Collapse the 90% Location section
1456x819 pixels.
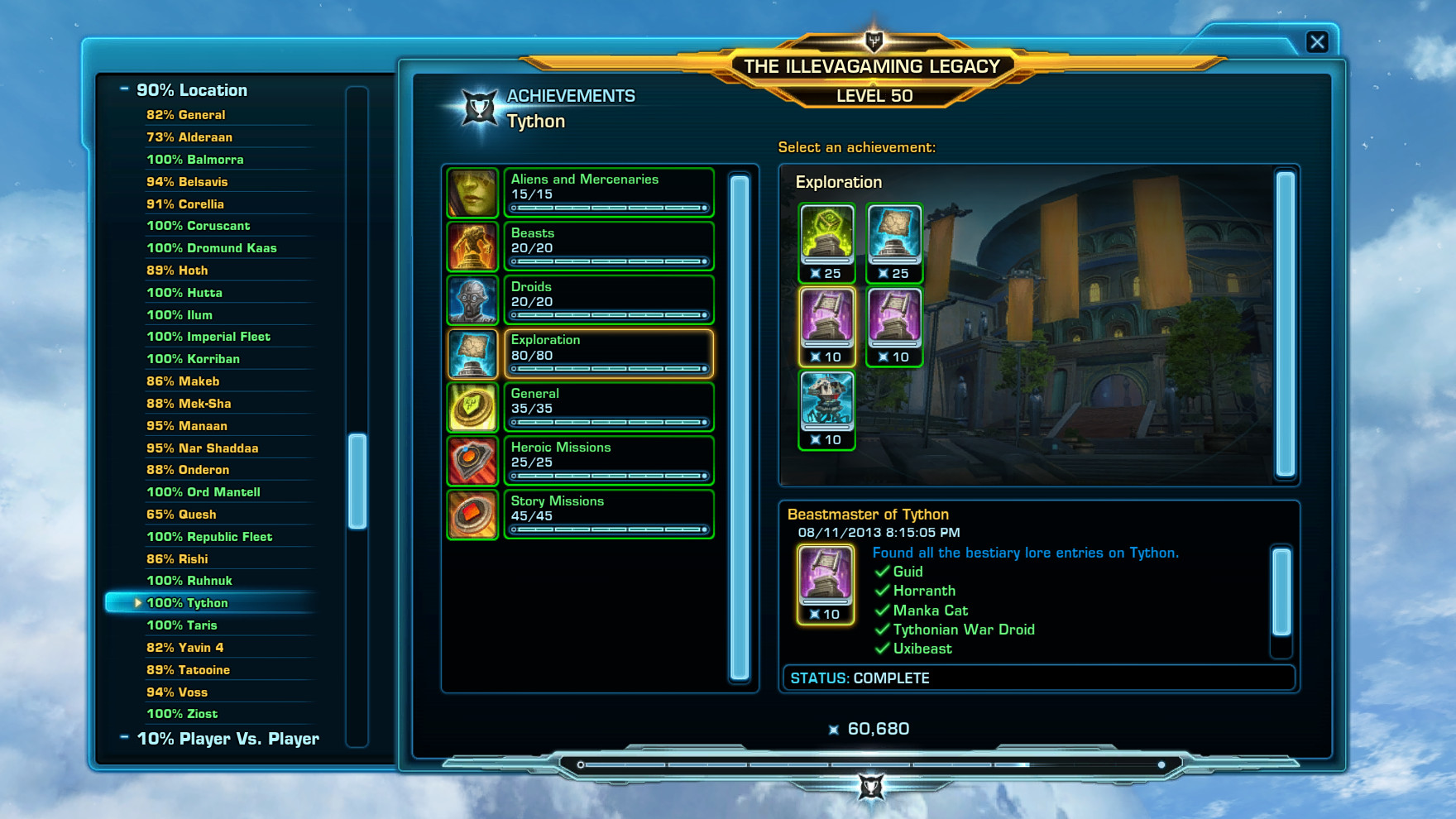tap(126, 89)
